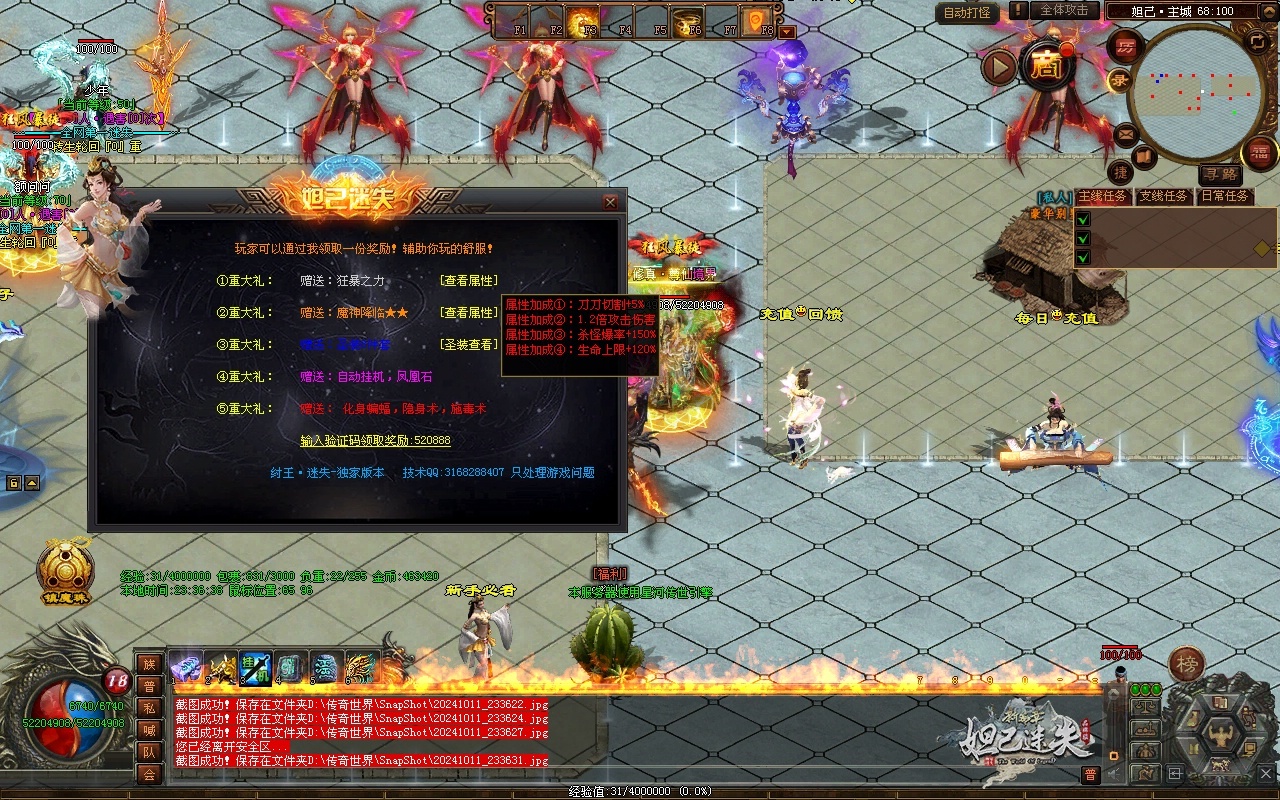Click the golden play arrow button
1280x800 pixels.
[x=999, y=67]
